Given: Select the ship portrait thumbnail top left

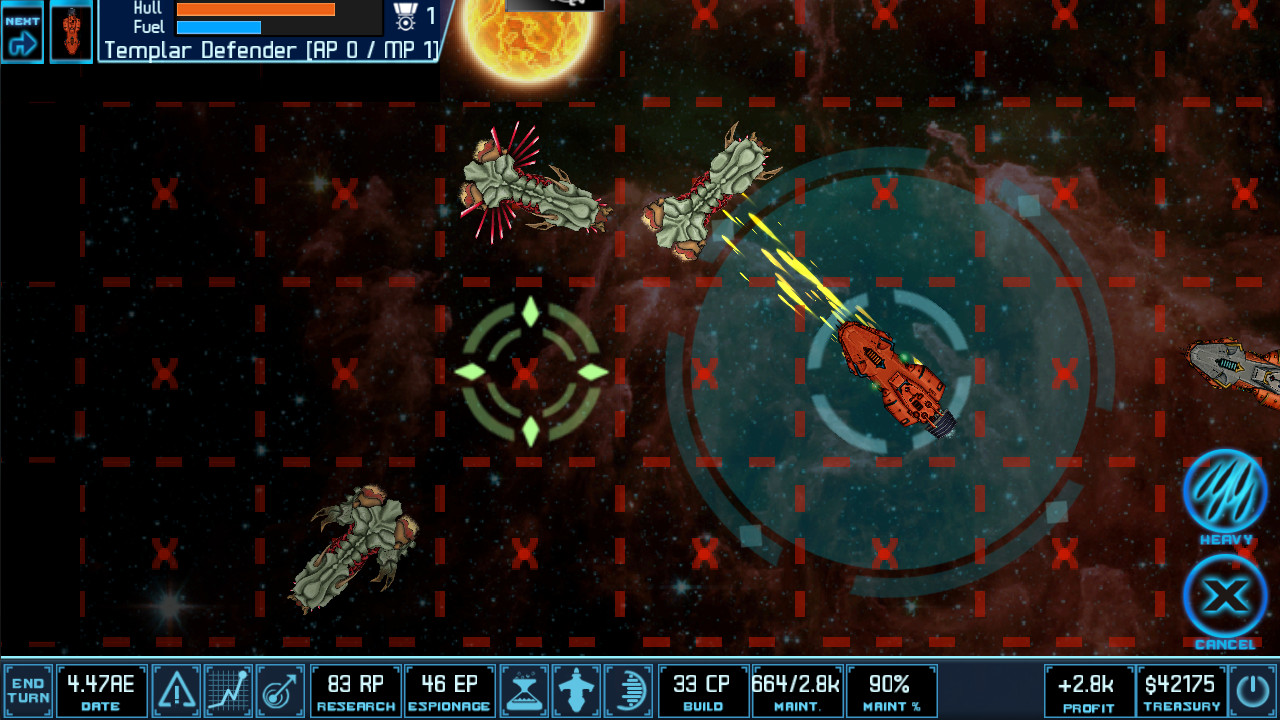Looking at the screenshot, I should [x=71, y=30].
